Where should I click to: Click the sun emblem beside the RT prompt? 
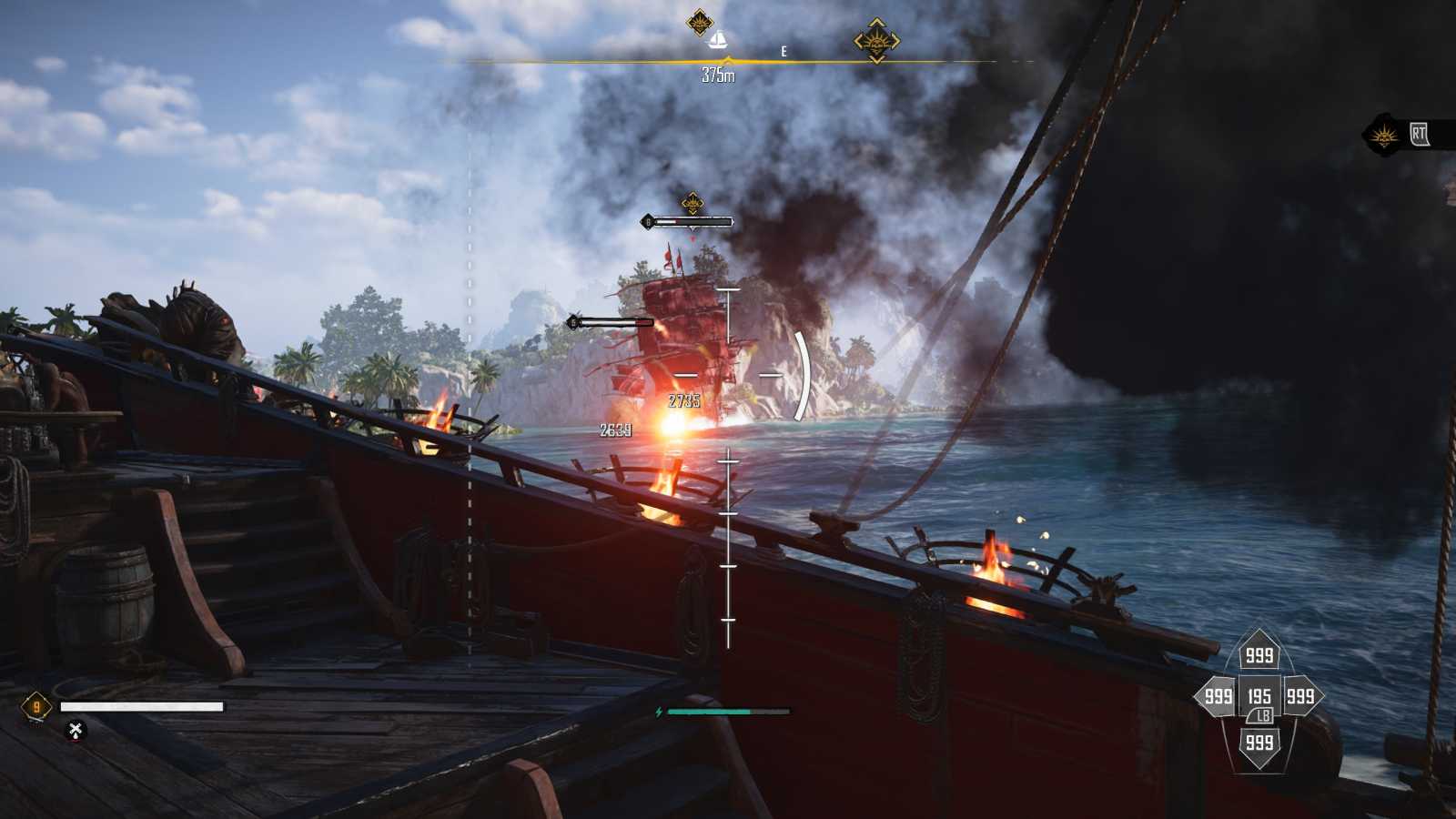(1385, 136)
